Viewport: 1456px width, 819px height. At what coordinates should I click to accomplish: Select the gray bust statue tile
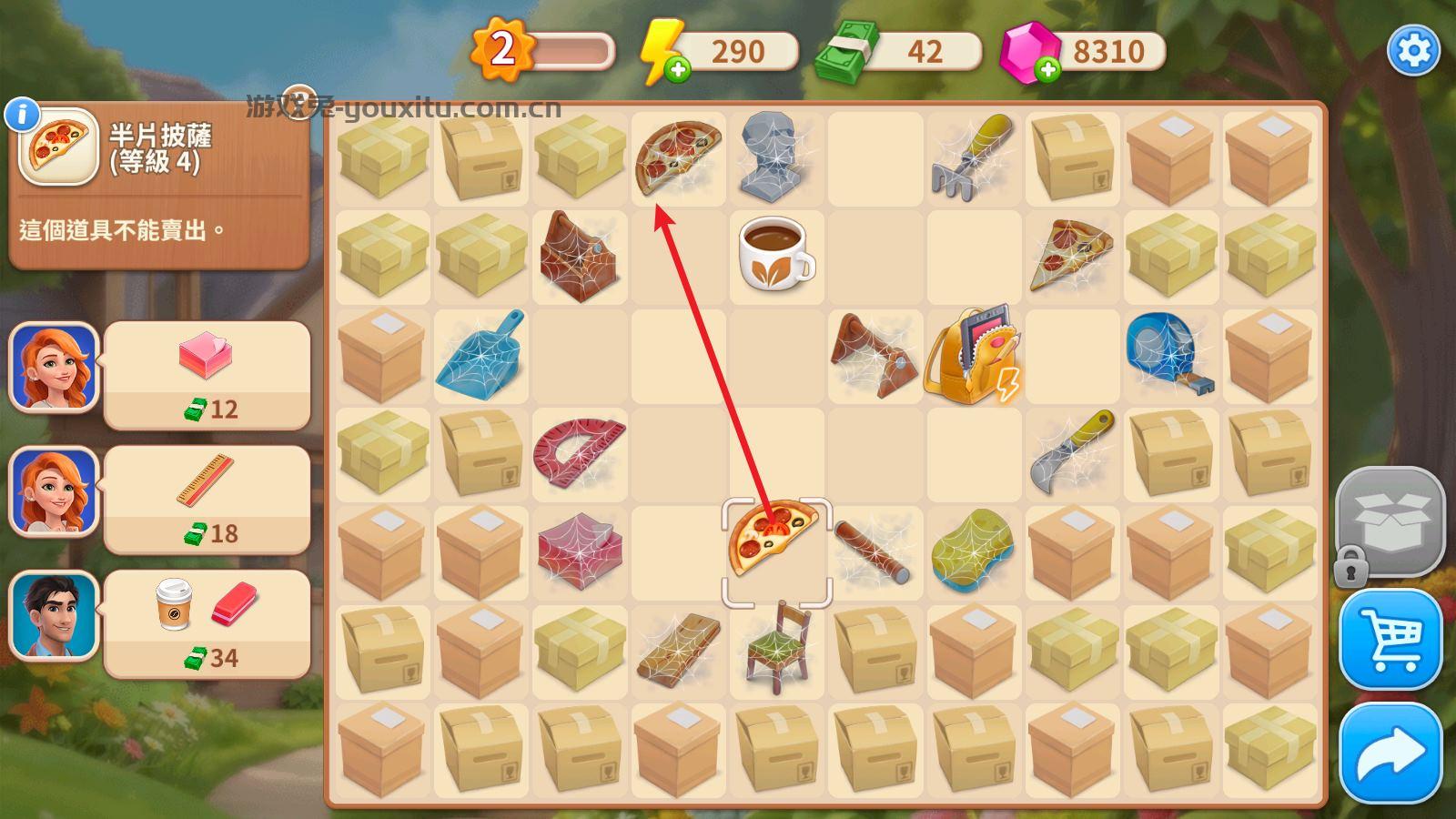pyautogui.click(x=774, y=157)
